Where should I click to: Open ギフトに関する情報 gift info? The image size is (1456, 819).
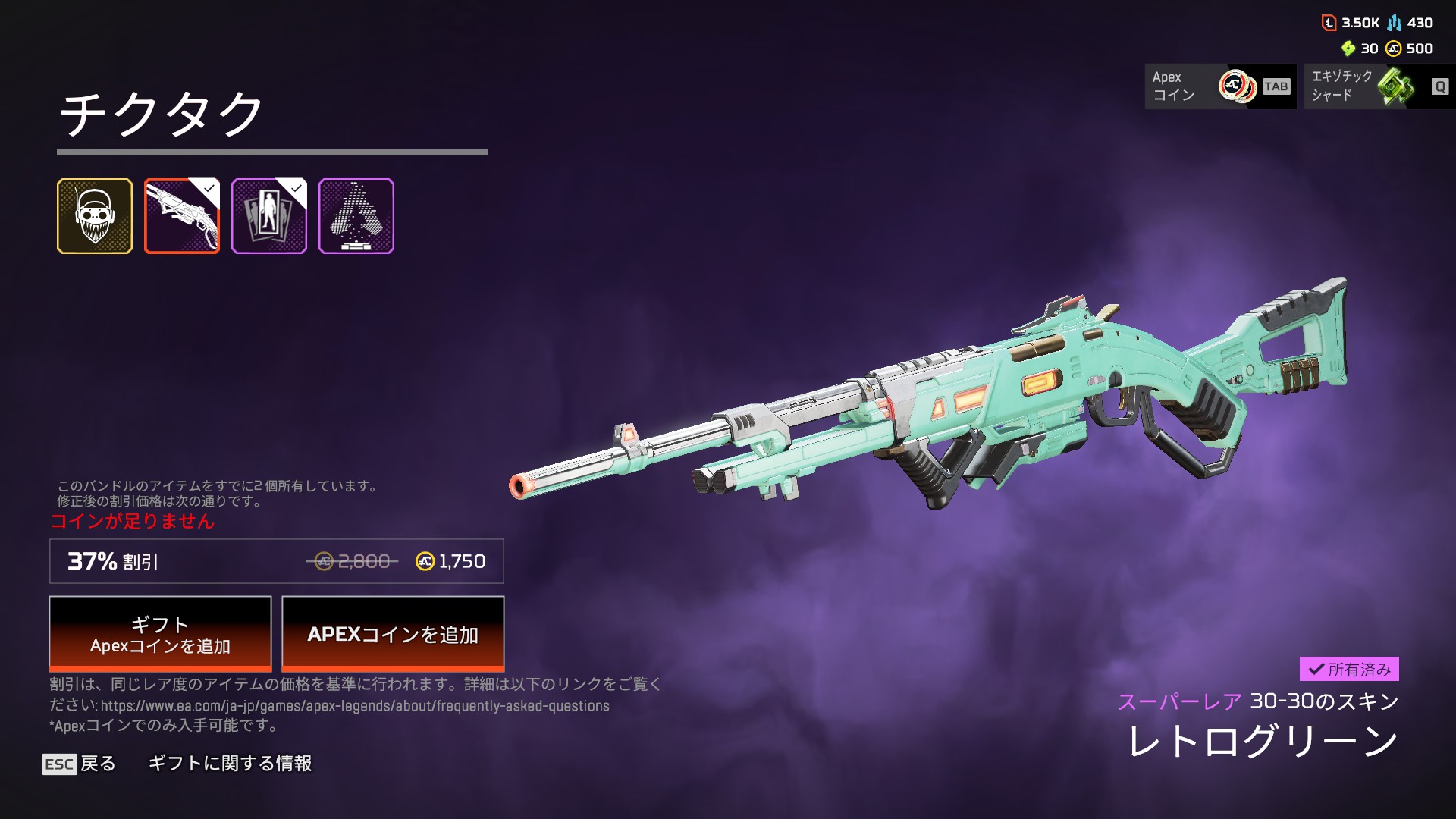tap(230, 764)
